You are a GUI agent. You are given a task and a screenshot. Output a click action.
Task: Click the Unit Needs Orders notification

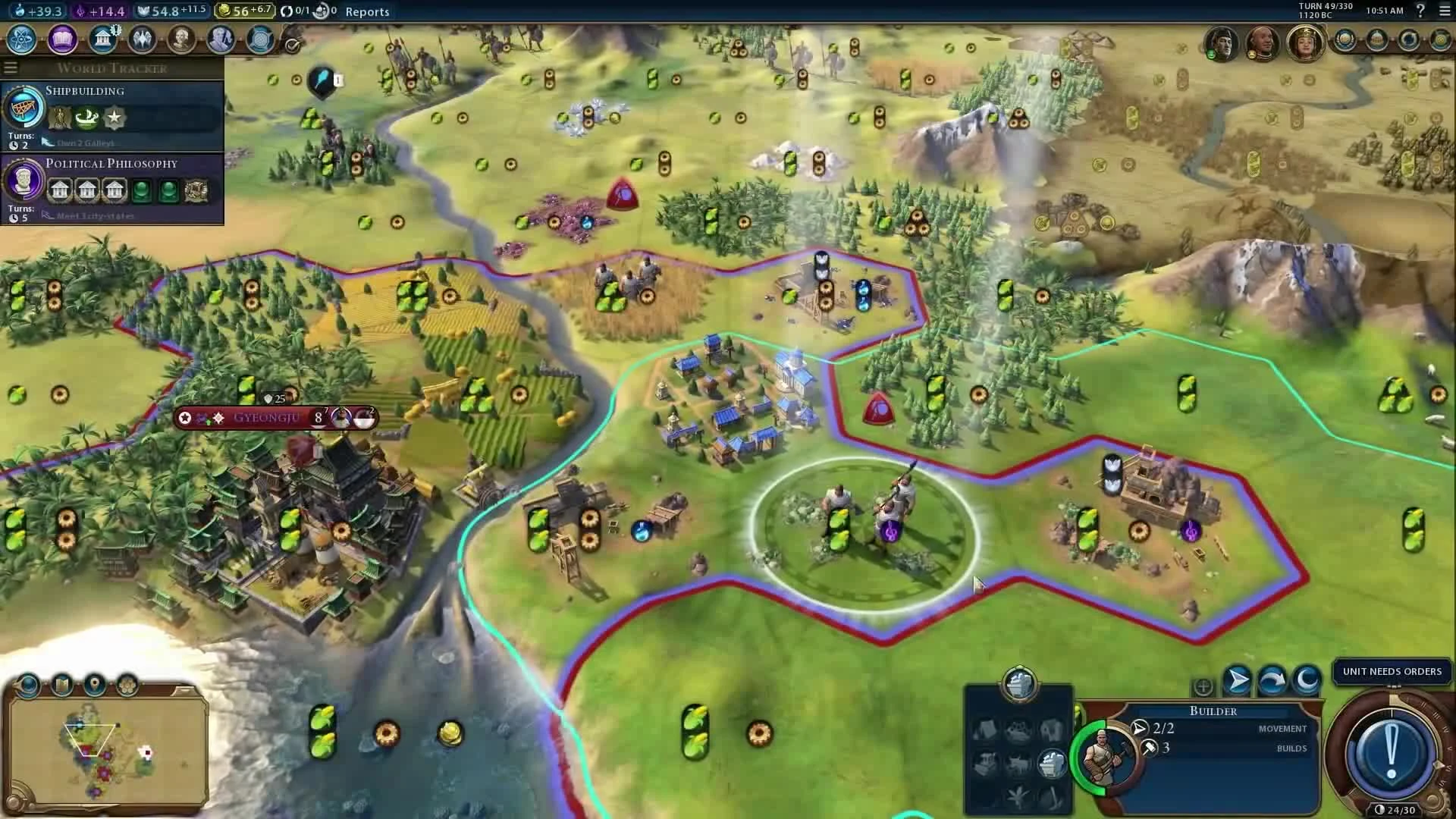(1392, 671)
